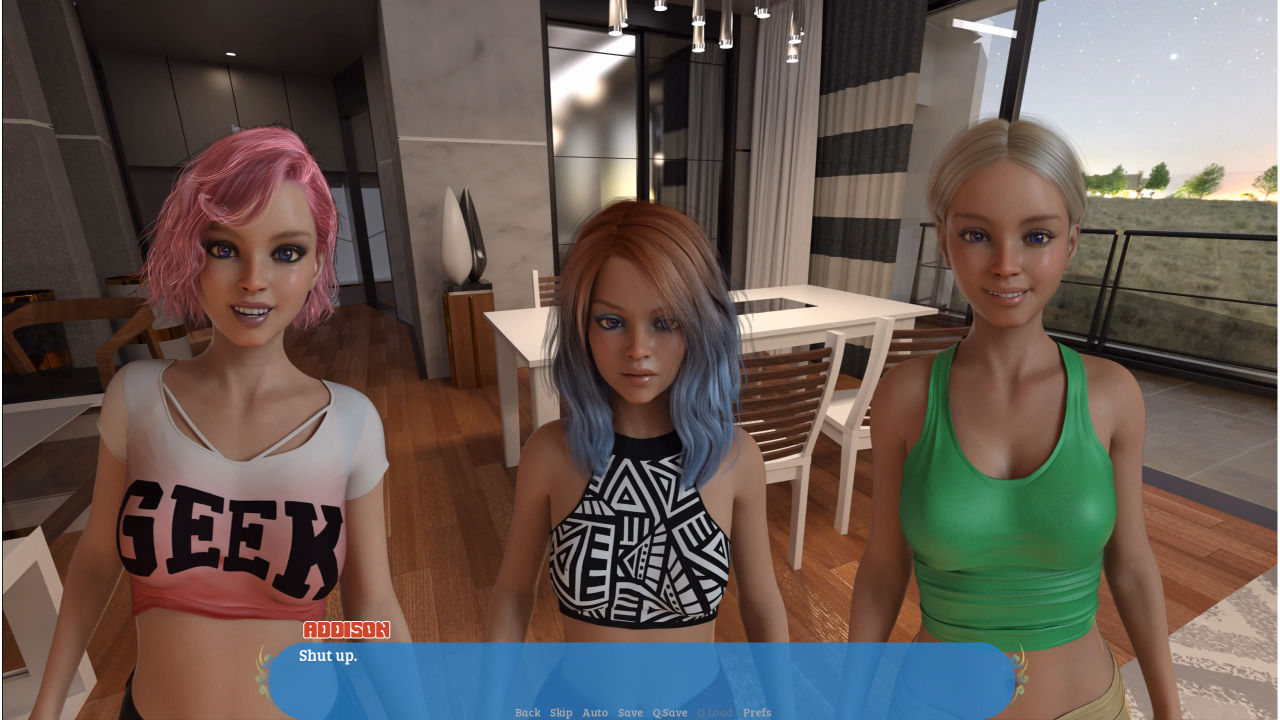
Task: Activate Auto-forward text mode
Action: pyautogui.click(x=595, y=713)
